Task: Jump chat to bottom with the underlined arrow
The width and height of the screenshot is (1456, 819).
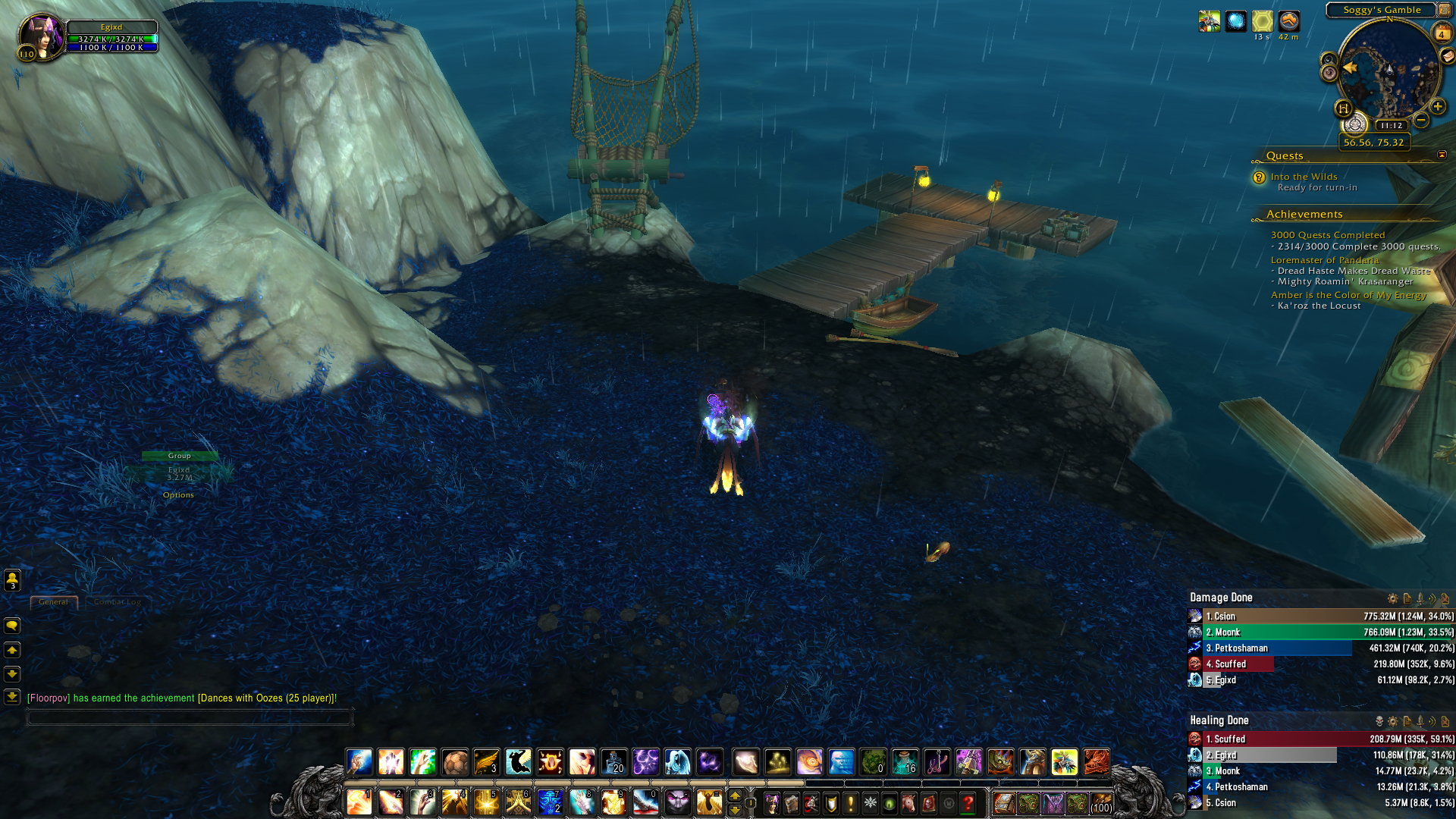Action: (x=12, y=697)
